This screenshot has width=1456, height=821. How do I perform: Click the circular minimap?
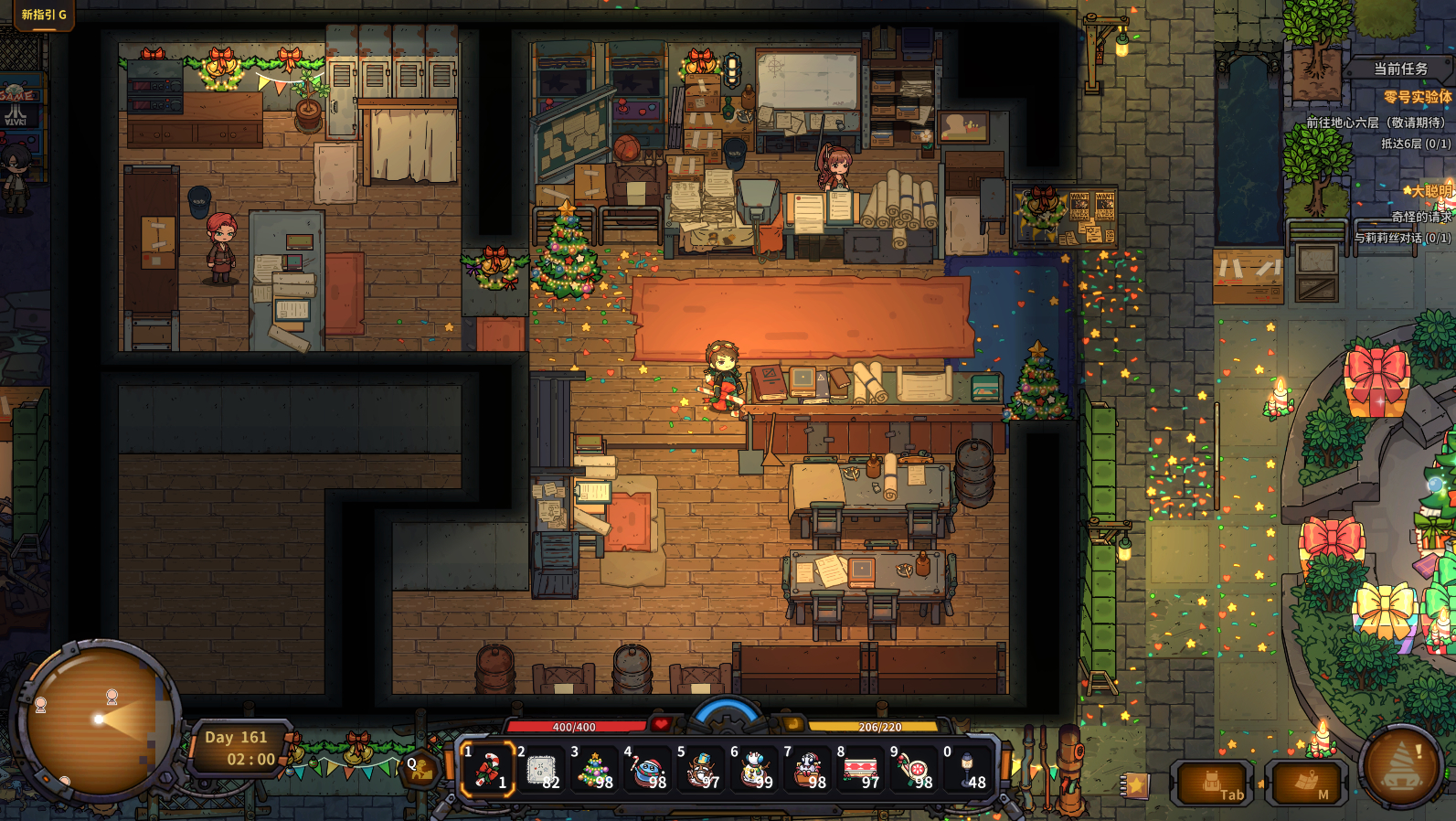coord(99,719)
